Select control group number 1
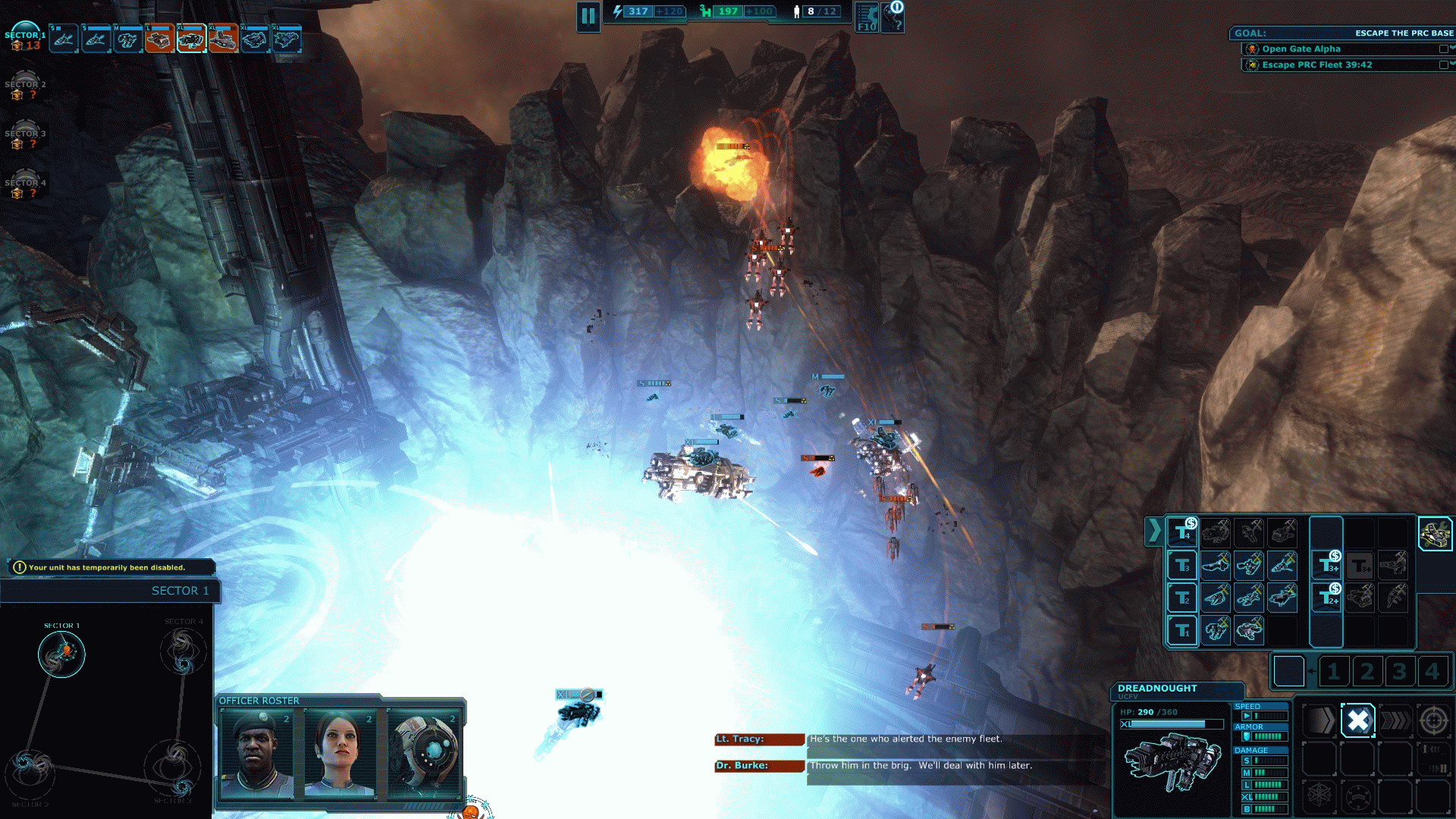The height and width of the screenshot is (819, 1456). (x=1334, y=671)
